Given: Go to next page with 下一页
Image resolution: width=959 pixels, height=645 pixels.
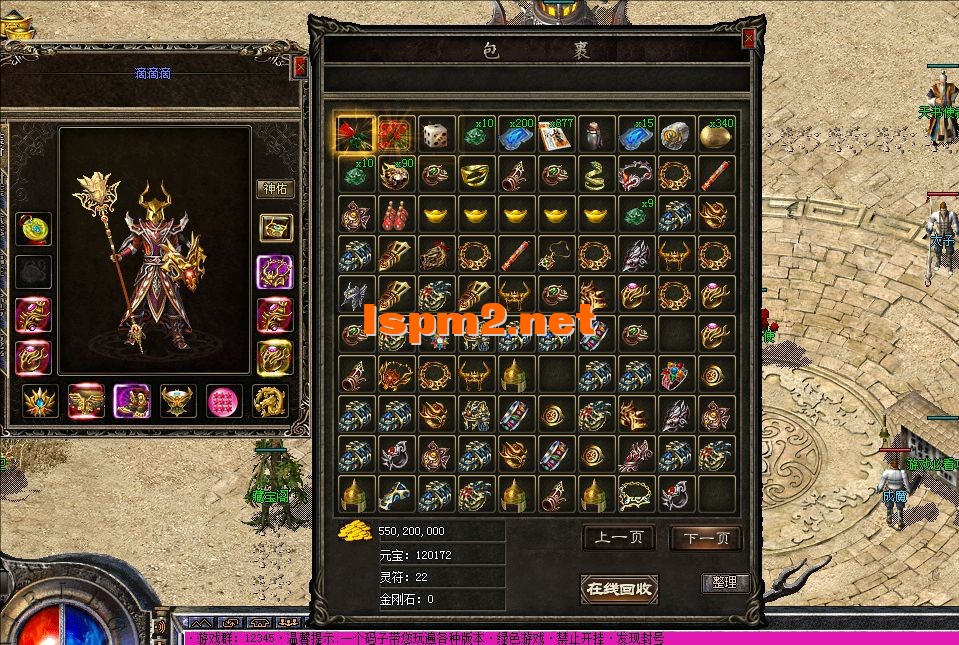Looking at the screenshot, I should (705, 538).
